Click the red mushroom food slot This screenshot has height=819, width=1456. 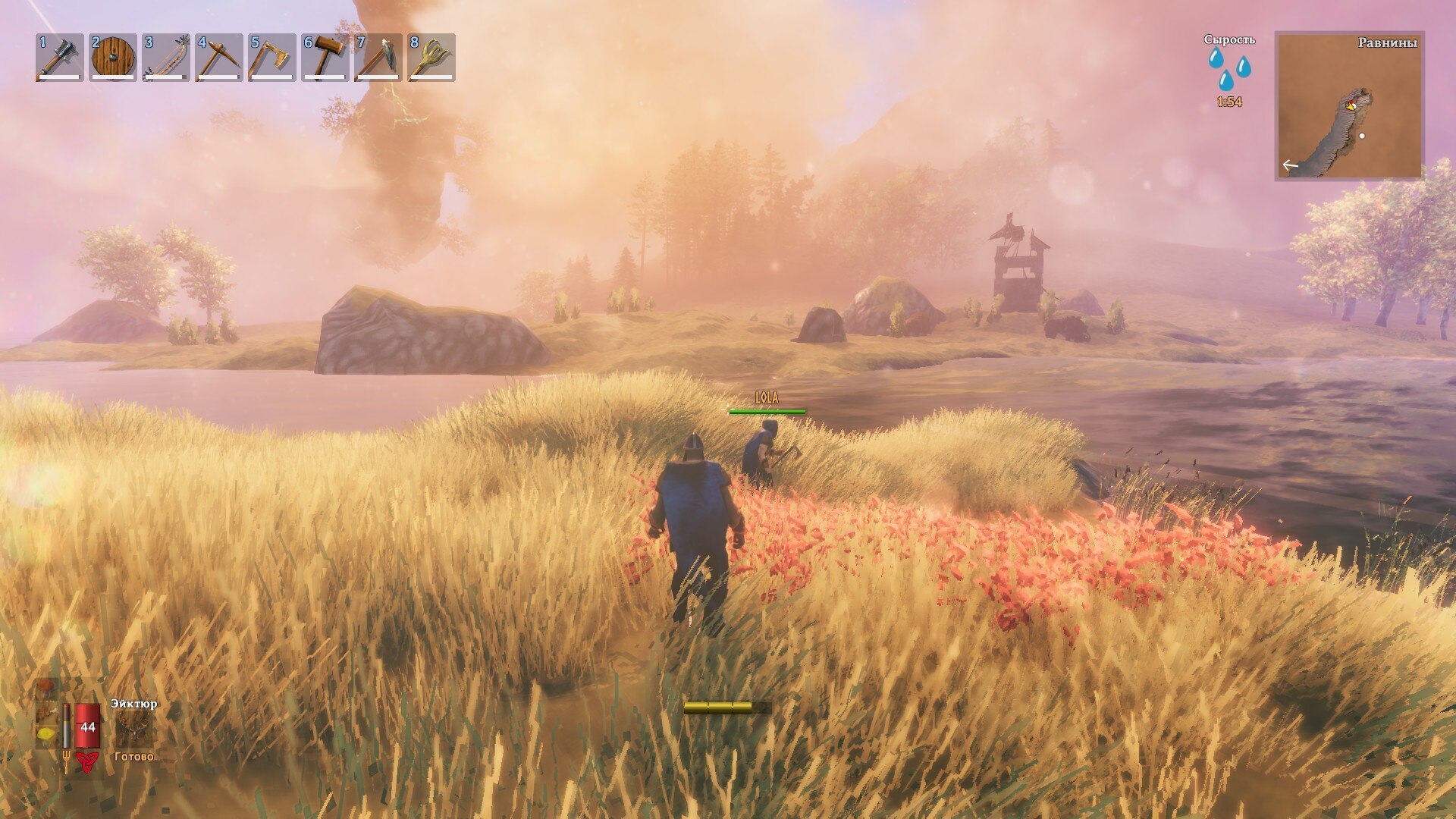pyautogui.click(x=45, y=689)
